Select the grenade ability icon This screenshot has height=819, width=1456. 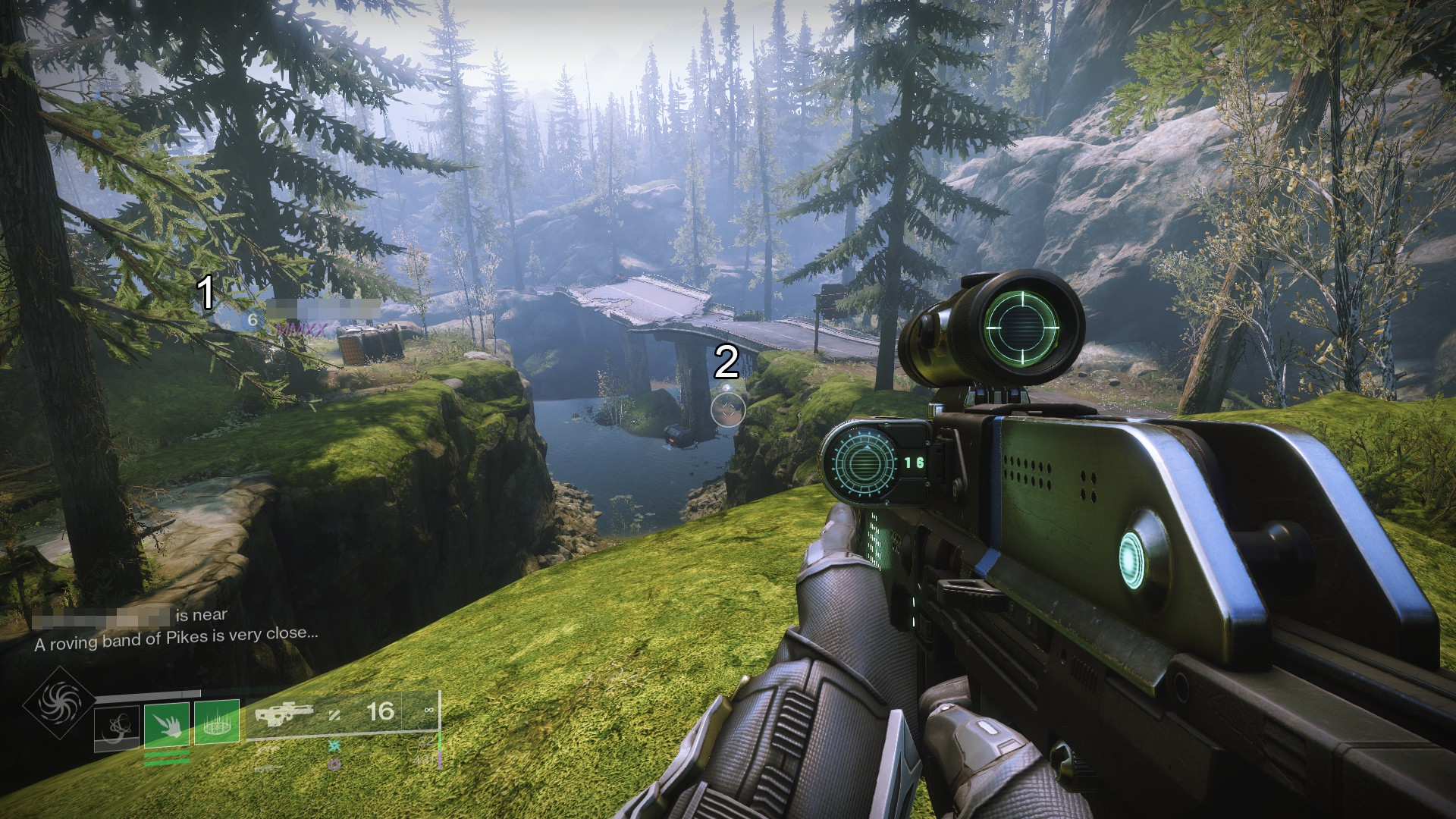(x=116, y=727)
